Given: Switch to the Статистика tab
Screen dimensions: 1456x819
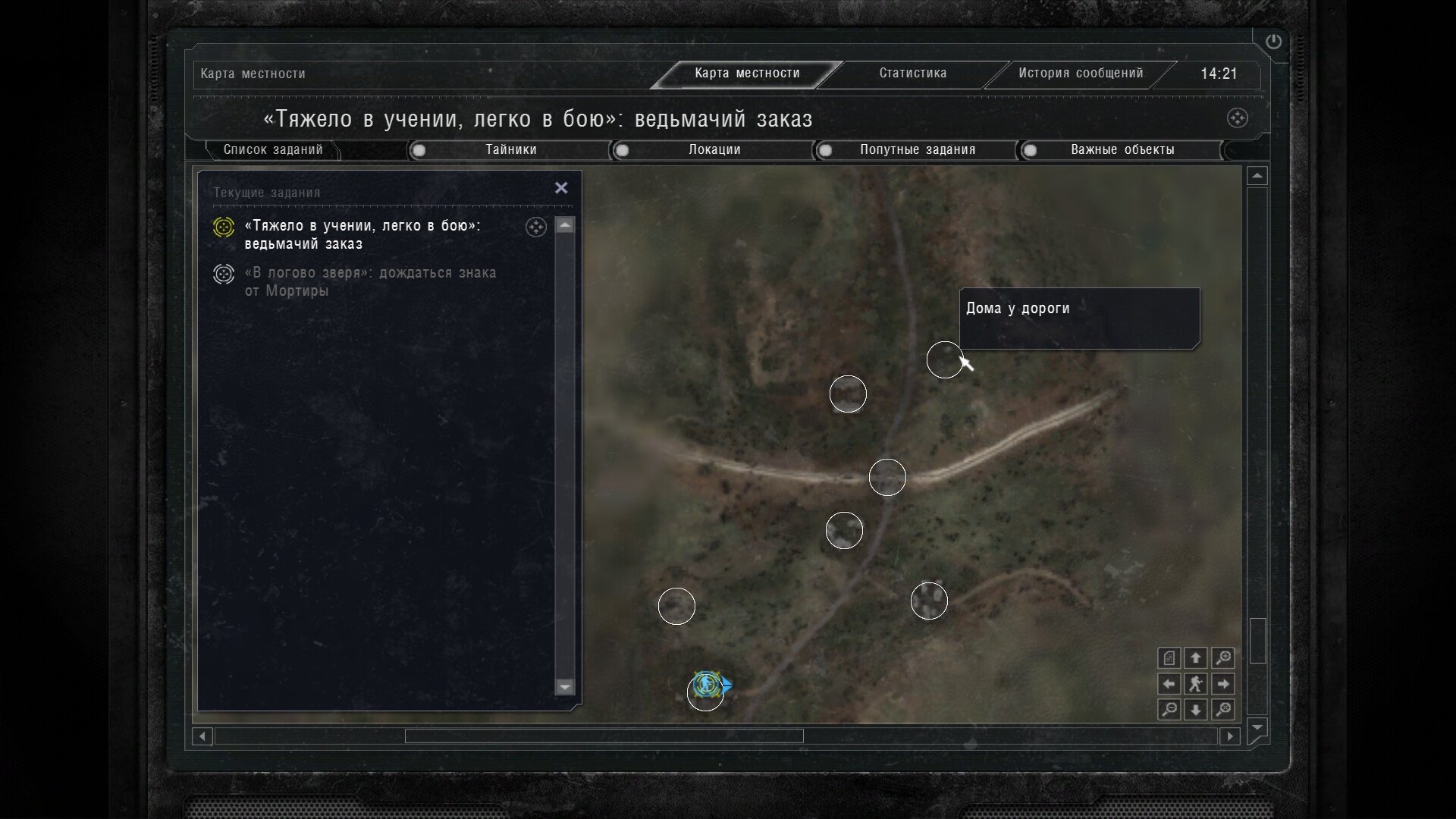Looking at the screenshot, I should (912, 74).
